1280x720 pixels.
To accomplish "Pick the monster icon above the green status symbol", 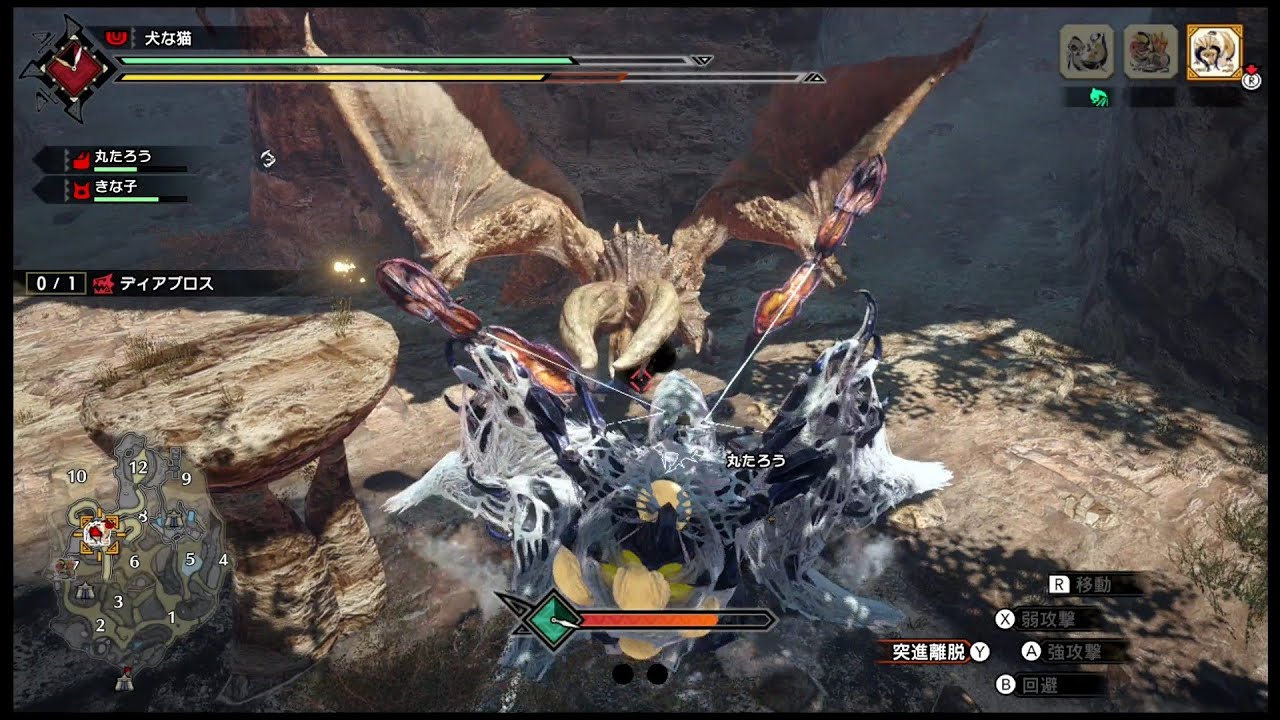I will point(1086,51).
